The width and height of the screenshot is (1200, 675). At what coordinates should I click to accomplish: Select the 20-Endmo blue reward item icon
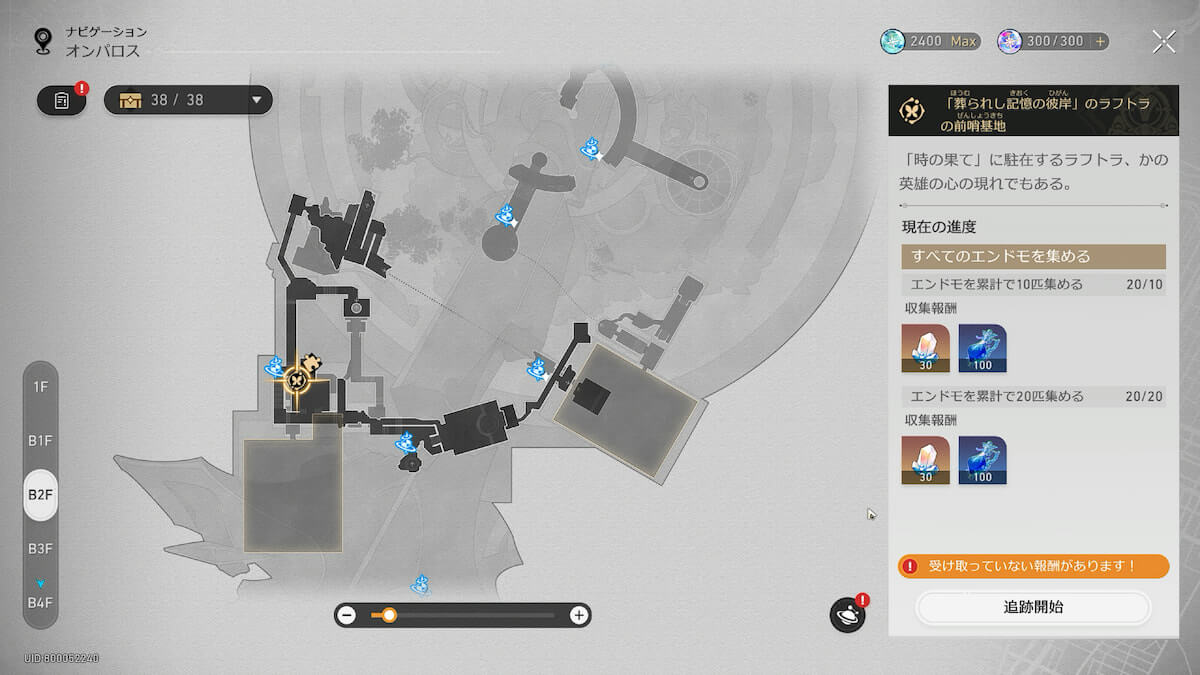click(x=982, y=460)
